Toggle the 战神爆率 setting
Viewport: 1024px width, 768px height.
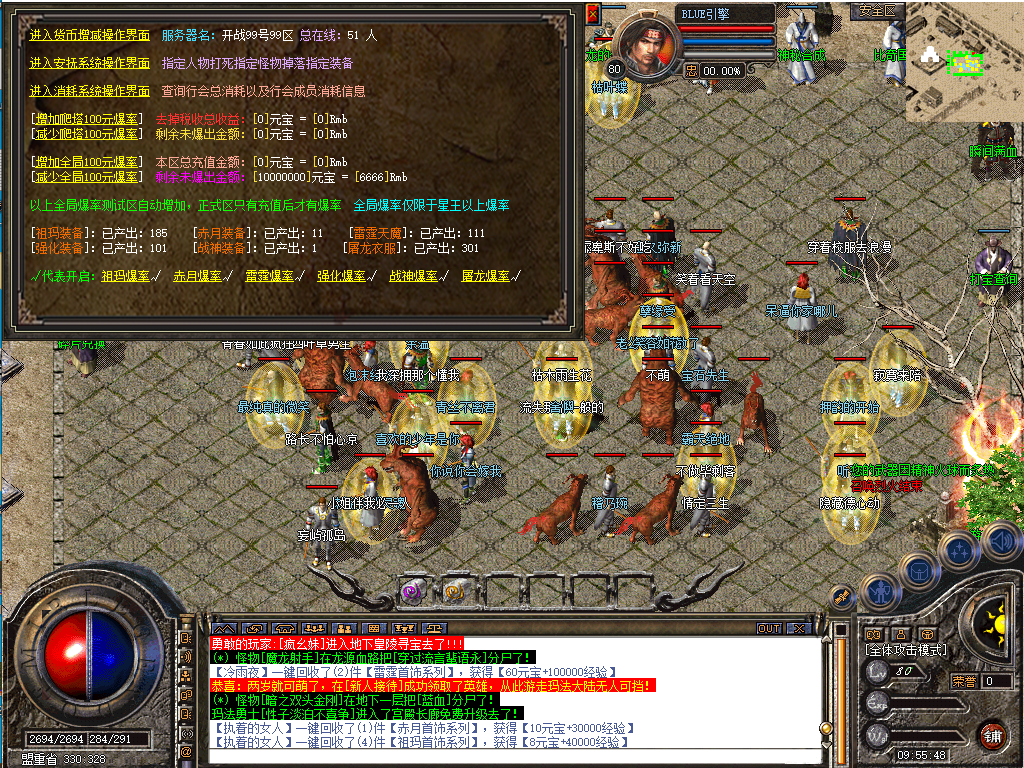414,276
